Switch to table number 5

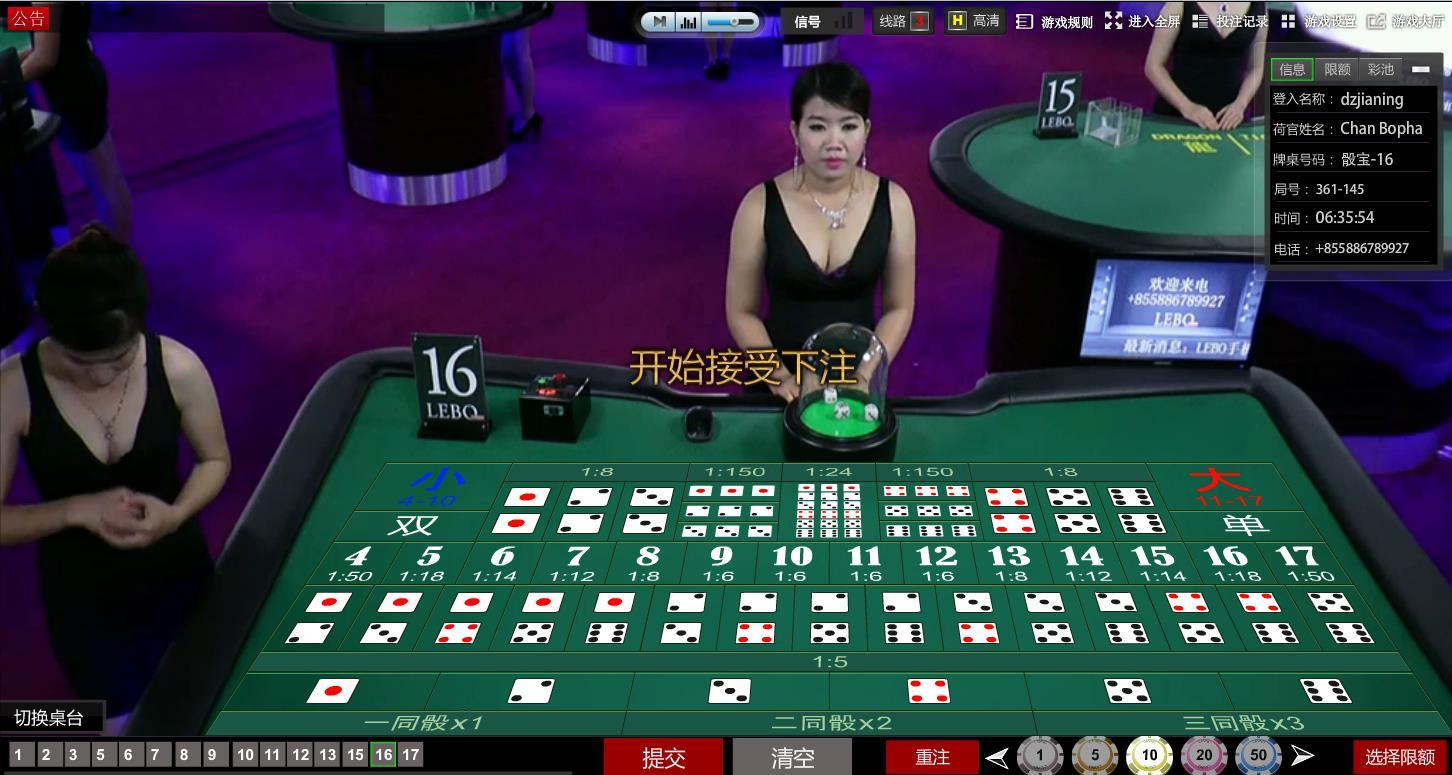(100, 755)
